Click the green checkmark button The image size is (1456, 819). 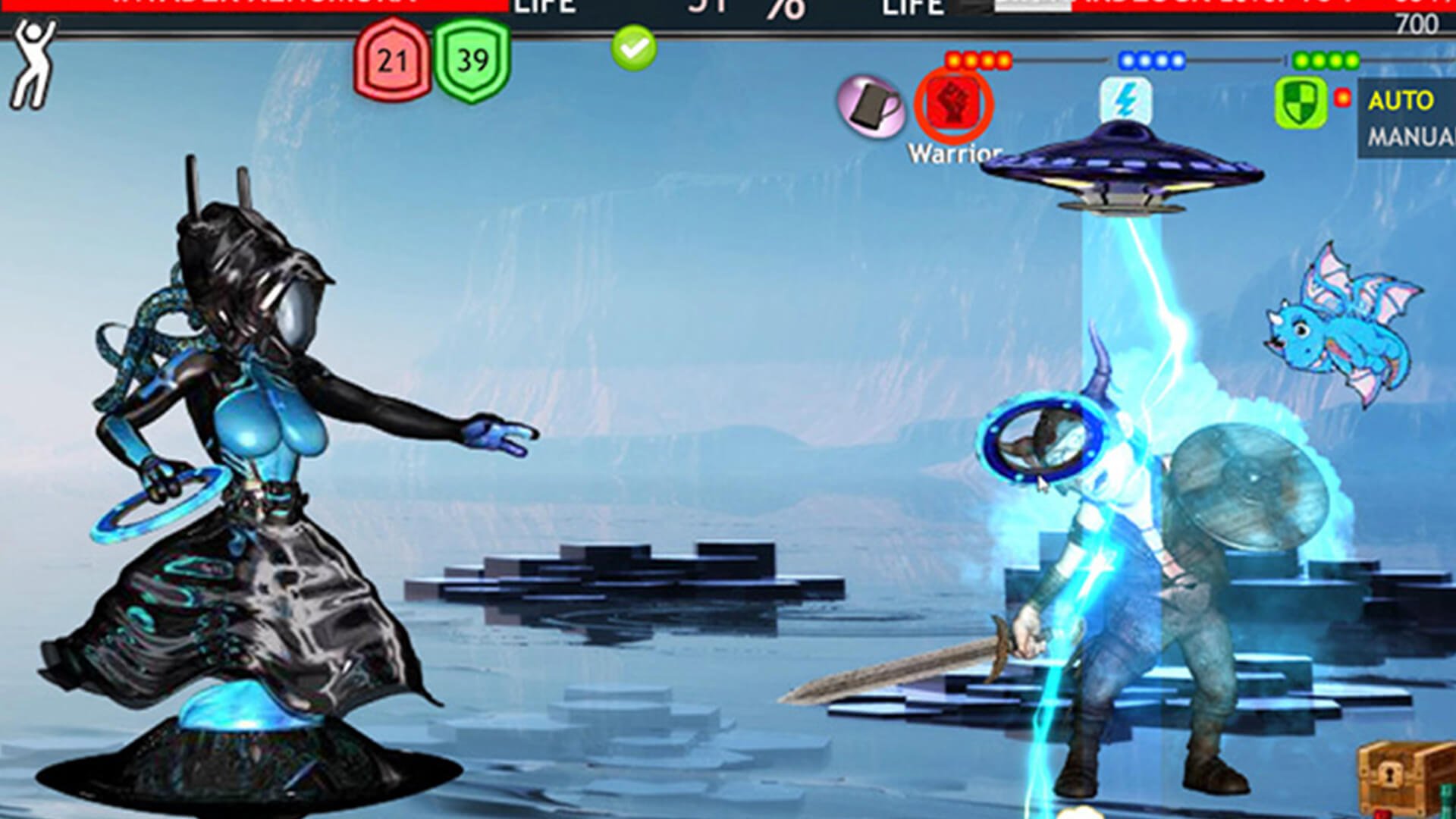coord(634,49)
